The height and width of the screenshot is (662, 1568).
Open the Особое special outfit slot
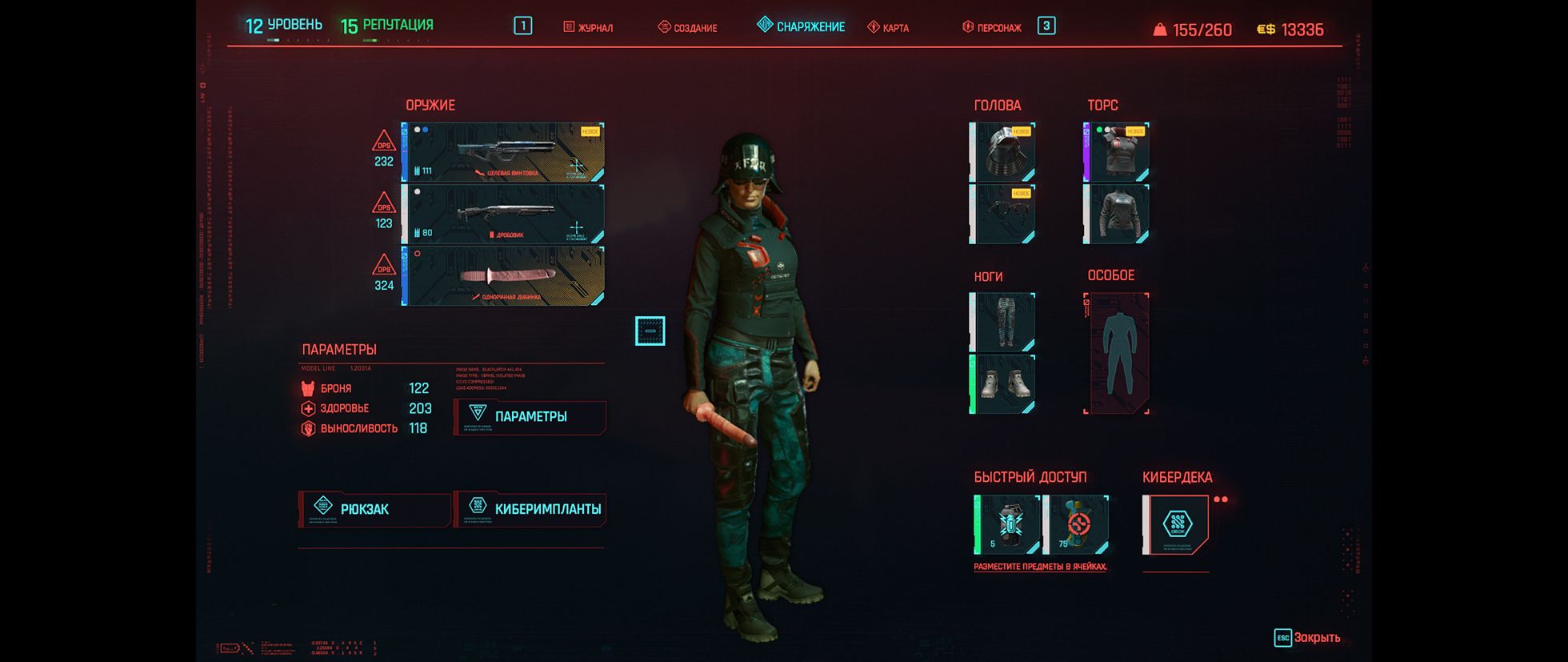tap(1116, 353)
